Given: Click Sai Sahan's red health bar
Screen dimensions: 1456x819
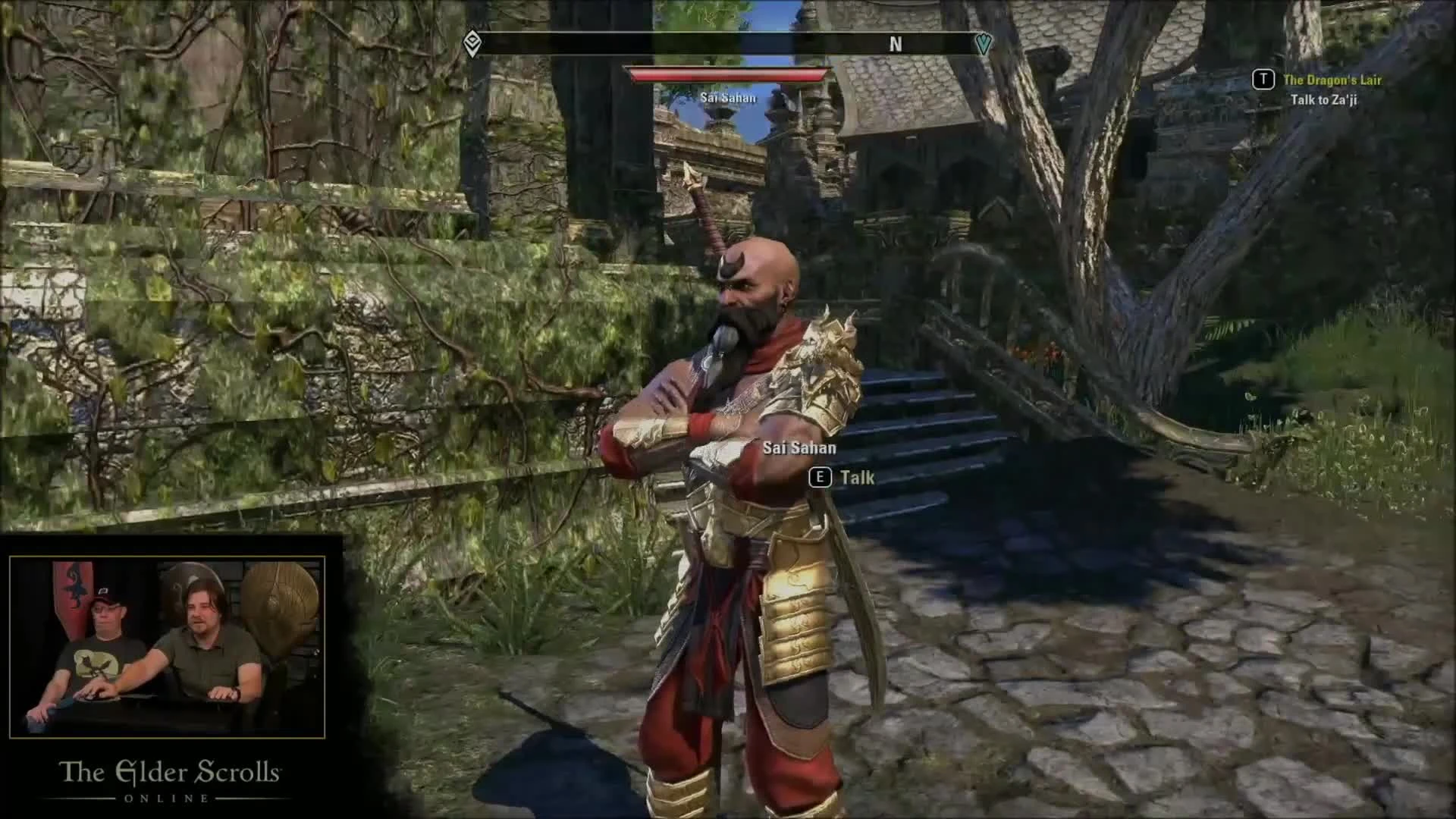Looking at the screenshot, I should [x=729, y=75].
